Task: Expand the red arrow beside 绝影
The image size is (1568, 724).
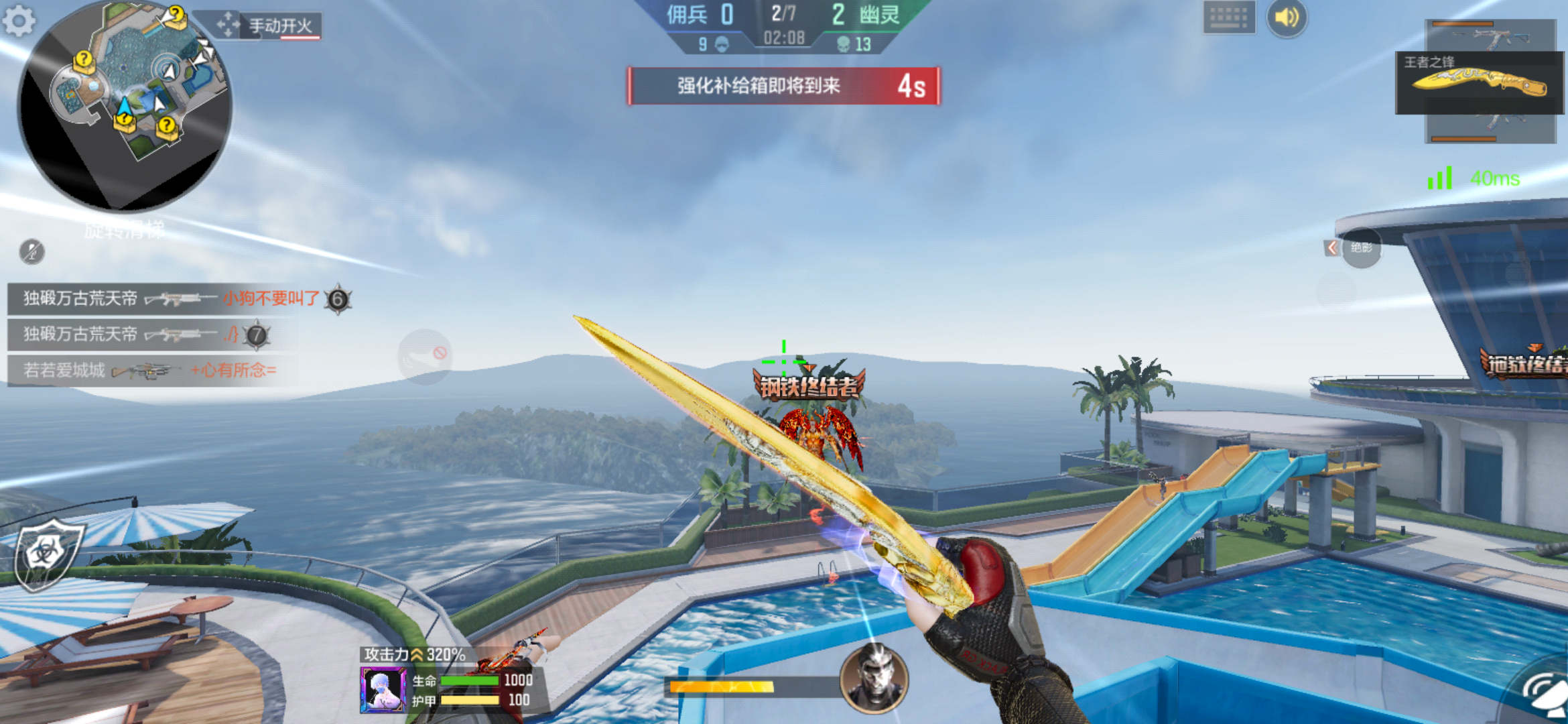Action: click(x=1332, y=248)
